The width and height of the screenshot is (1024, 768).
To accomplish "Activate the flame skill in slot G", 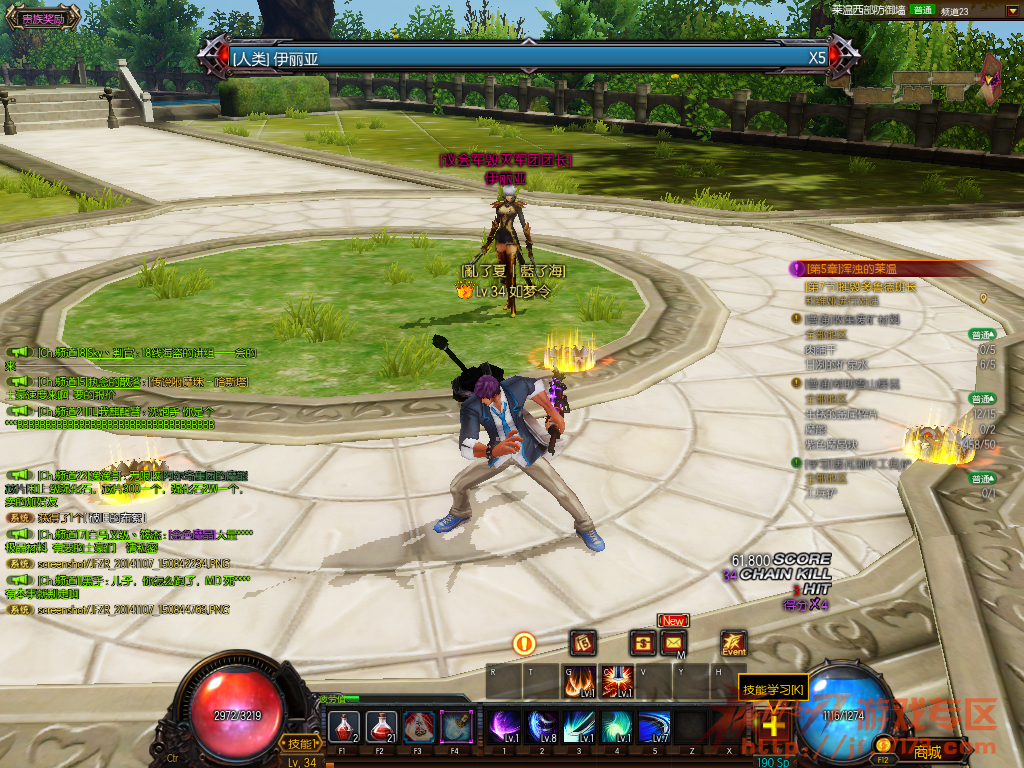I will click(x=579, y=681).
